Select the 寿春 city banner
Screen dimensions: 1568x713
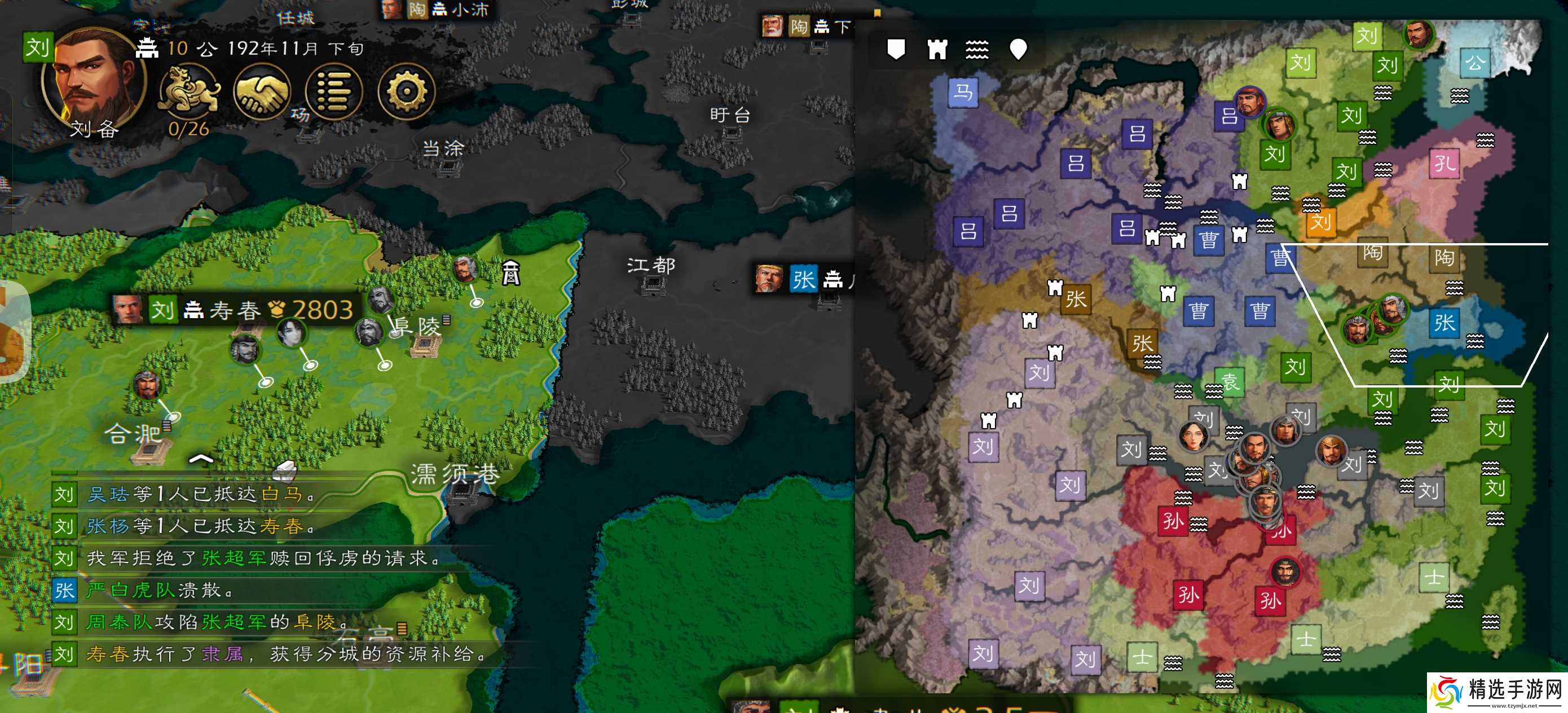pos(234,310)
